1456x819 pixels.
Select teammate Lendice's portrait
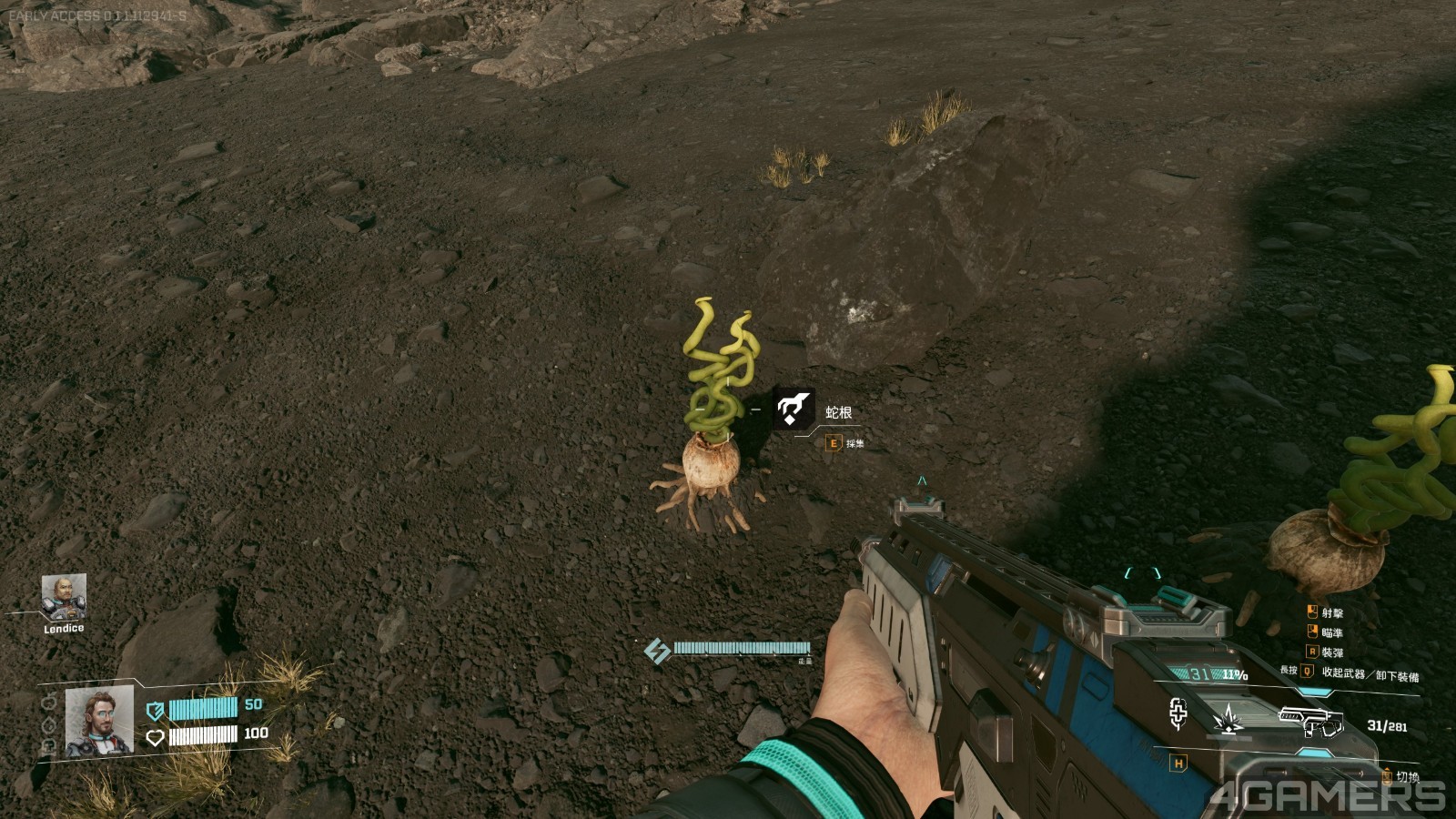coord(64,596)
